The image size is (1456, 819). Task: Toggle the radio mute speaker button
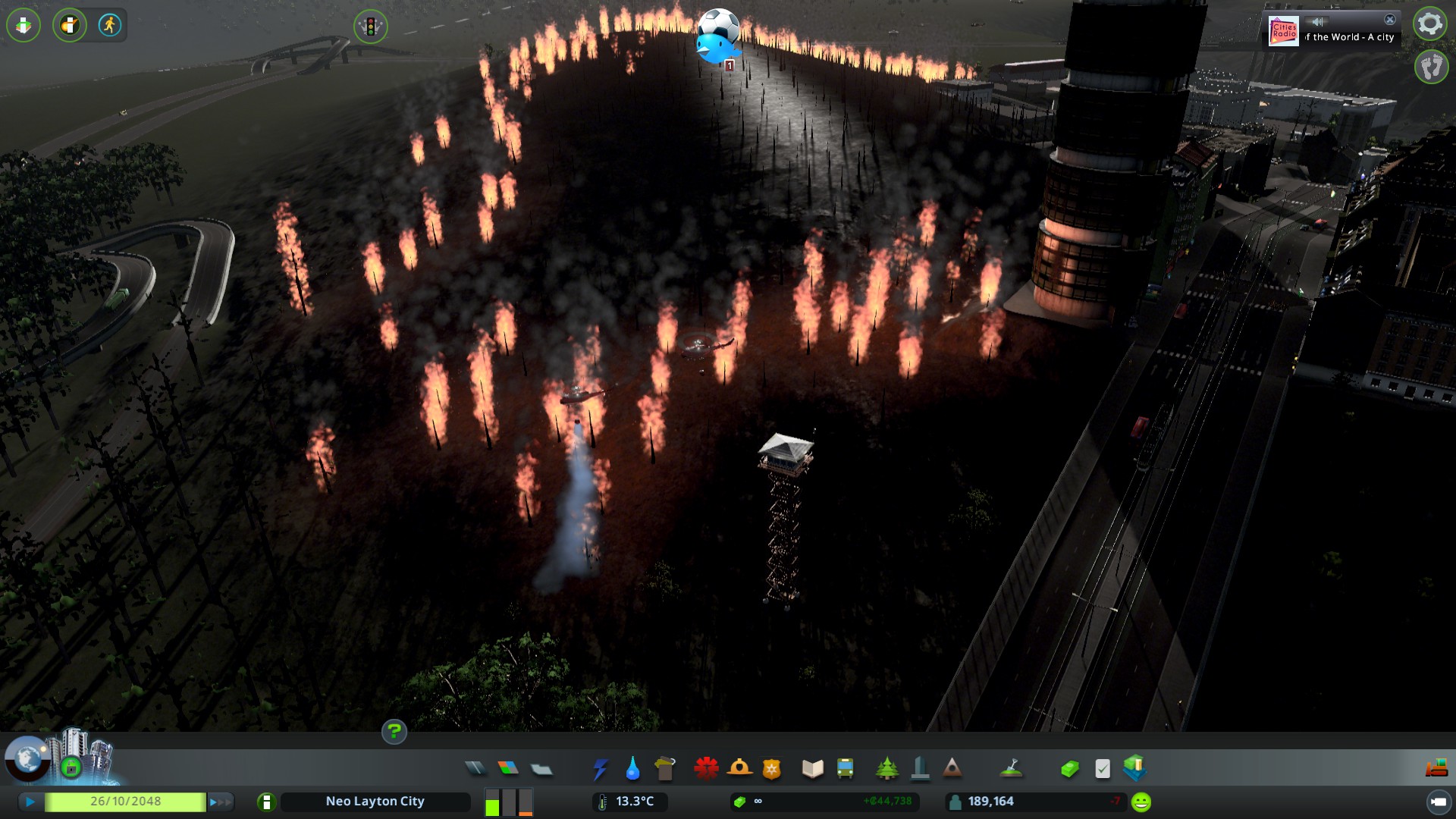1318,22
